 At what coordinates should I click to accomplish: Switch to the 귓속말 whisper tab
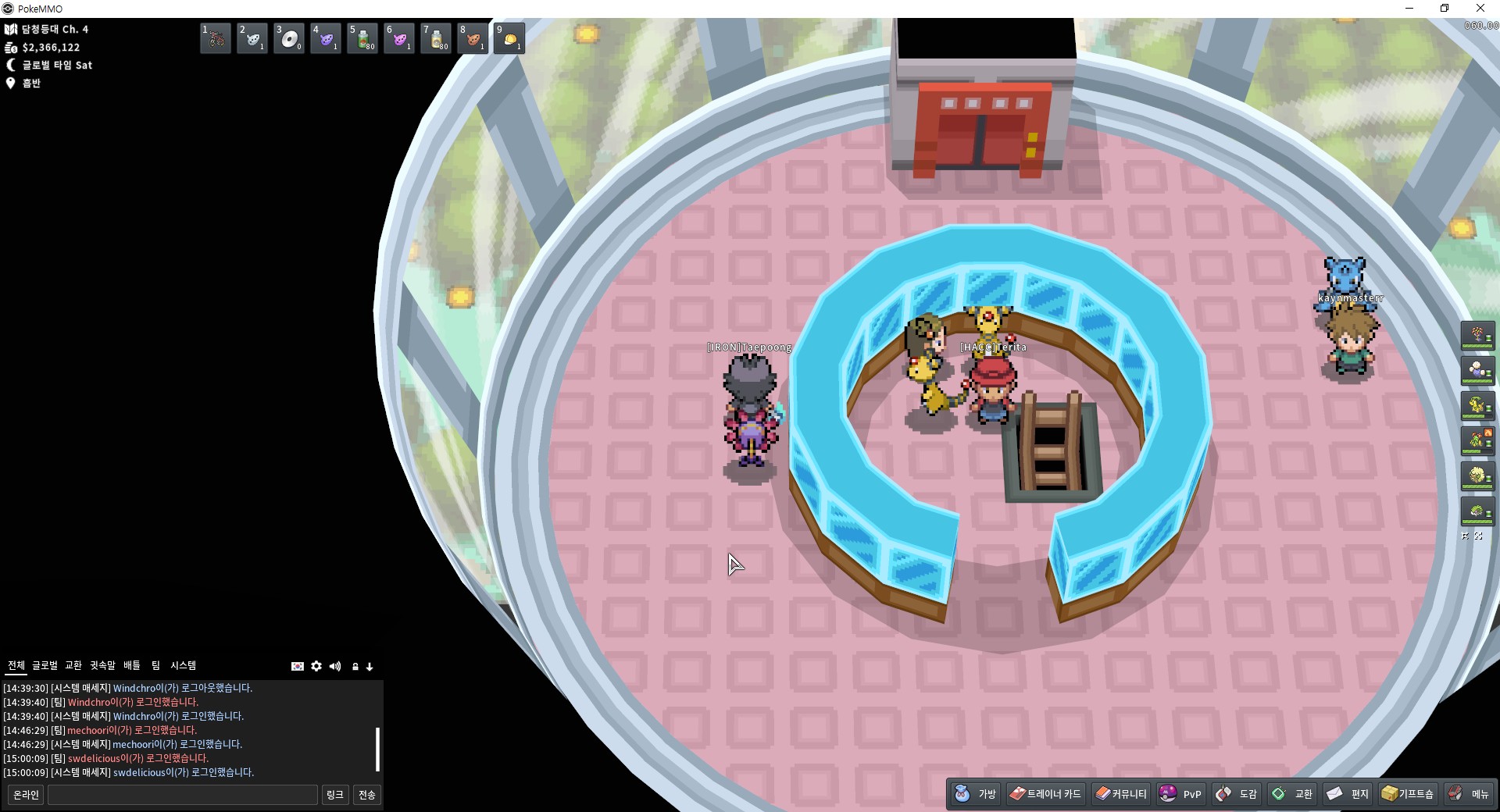coord(102,665)
